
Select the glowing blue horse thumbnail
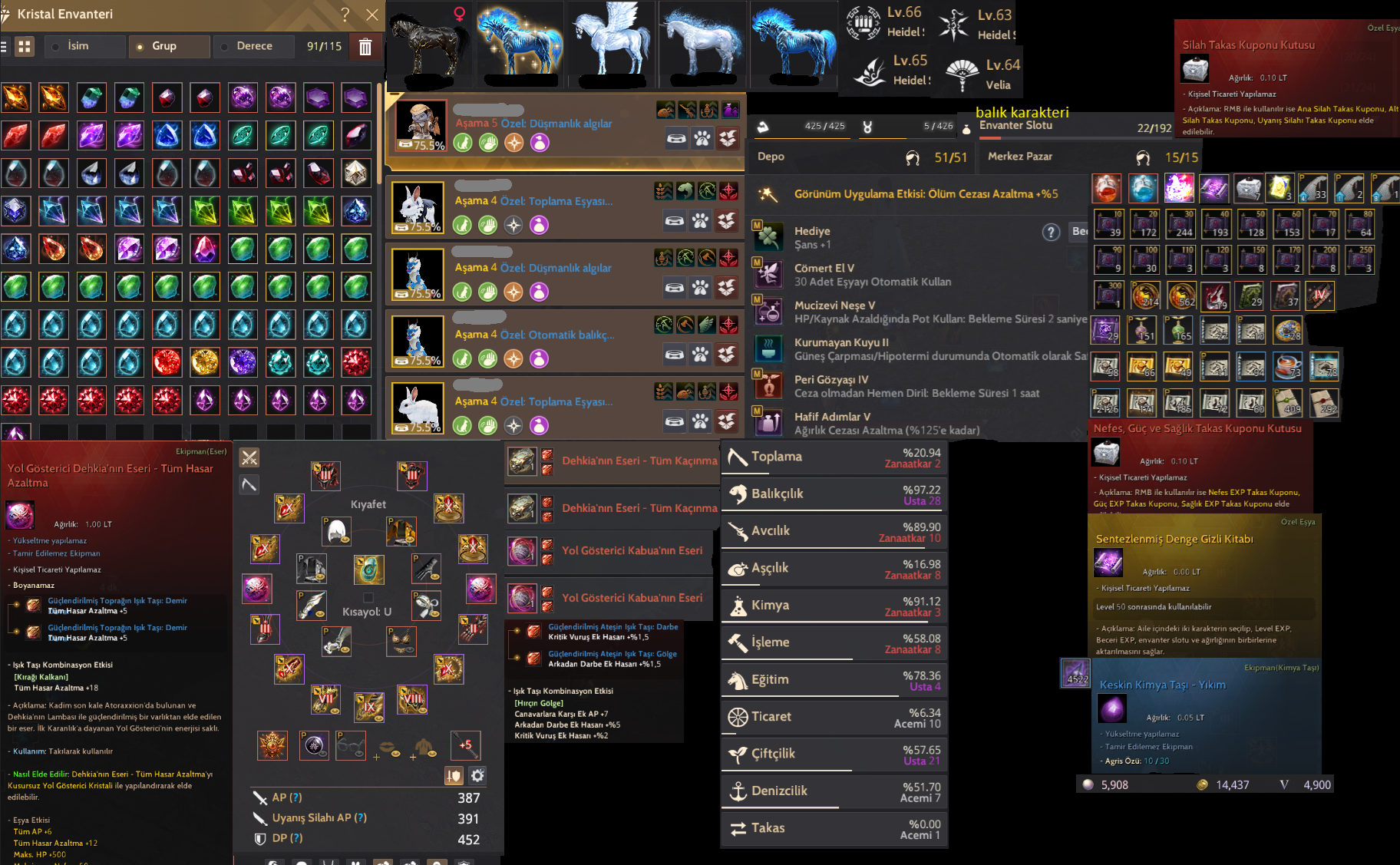(519, 42)
